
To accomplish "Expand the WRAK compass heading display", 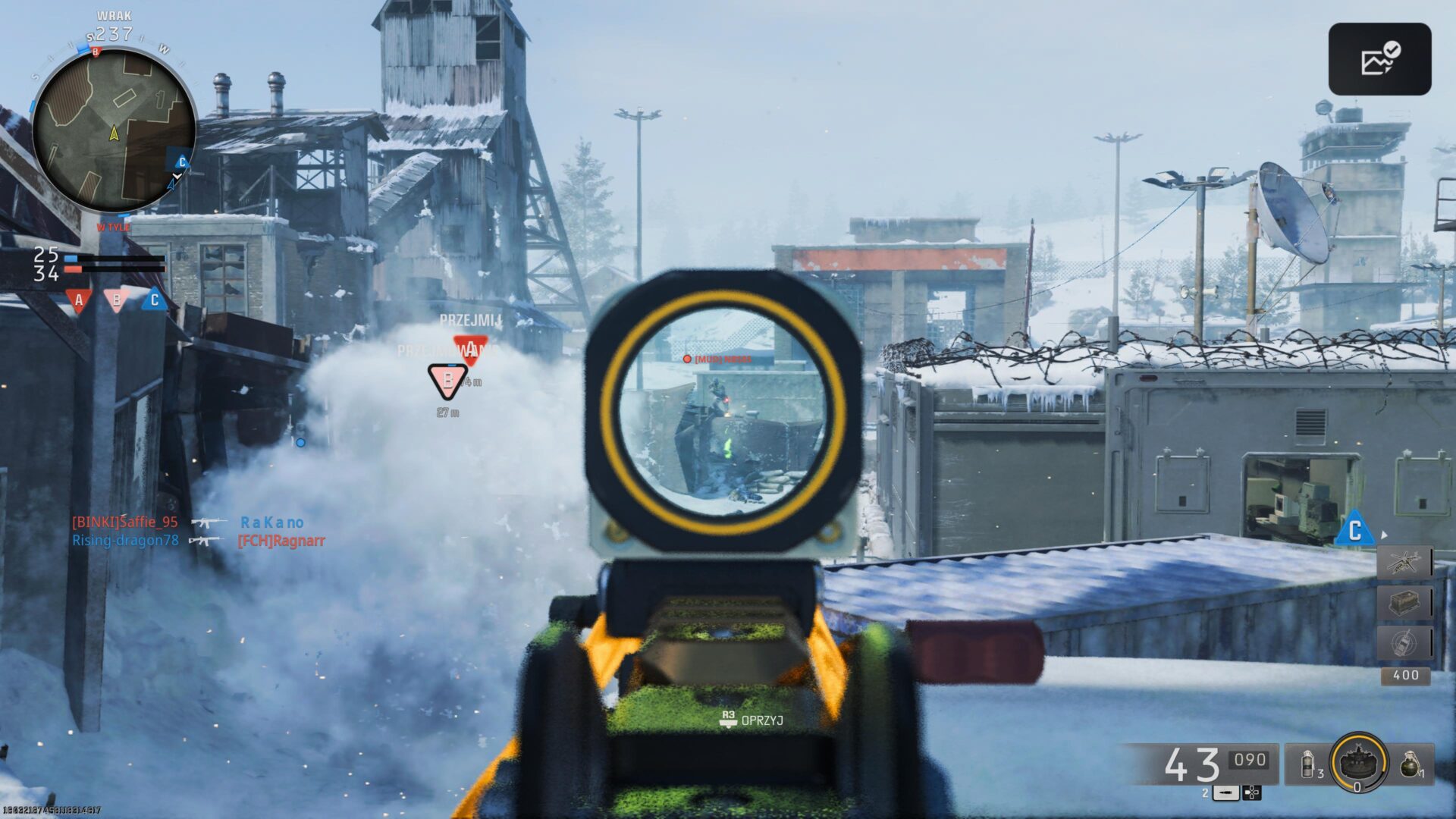I will 114,23.
